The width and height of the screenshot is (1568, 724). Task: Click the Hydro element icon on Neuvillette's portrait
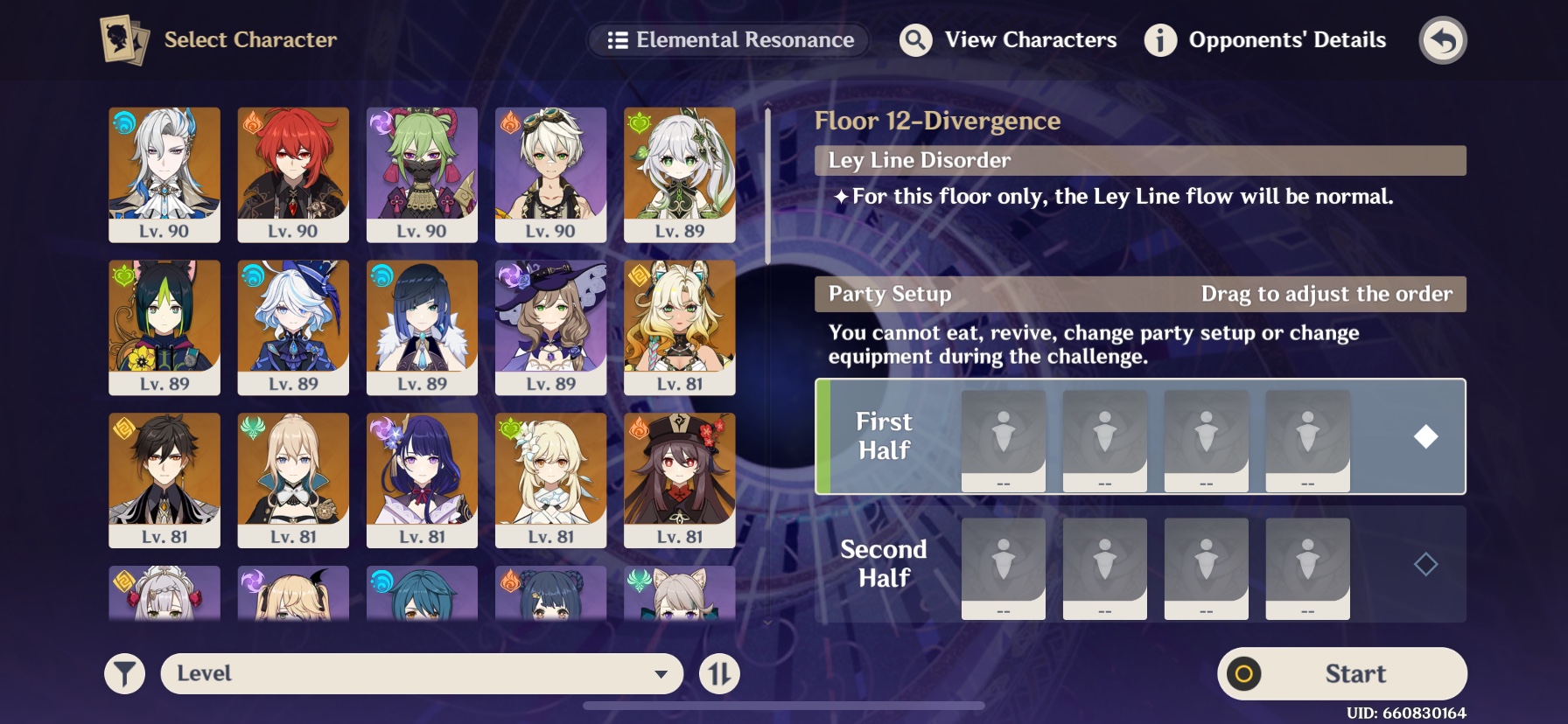tap(123, 124)
